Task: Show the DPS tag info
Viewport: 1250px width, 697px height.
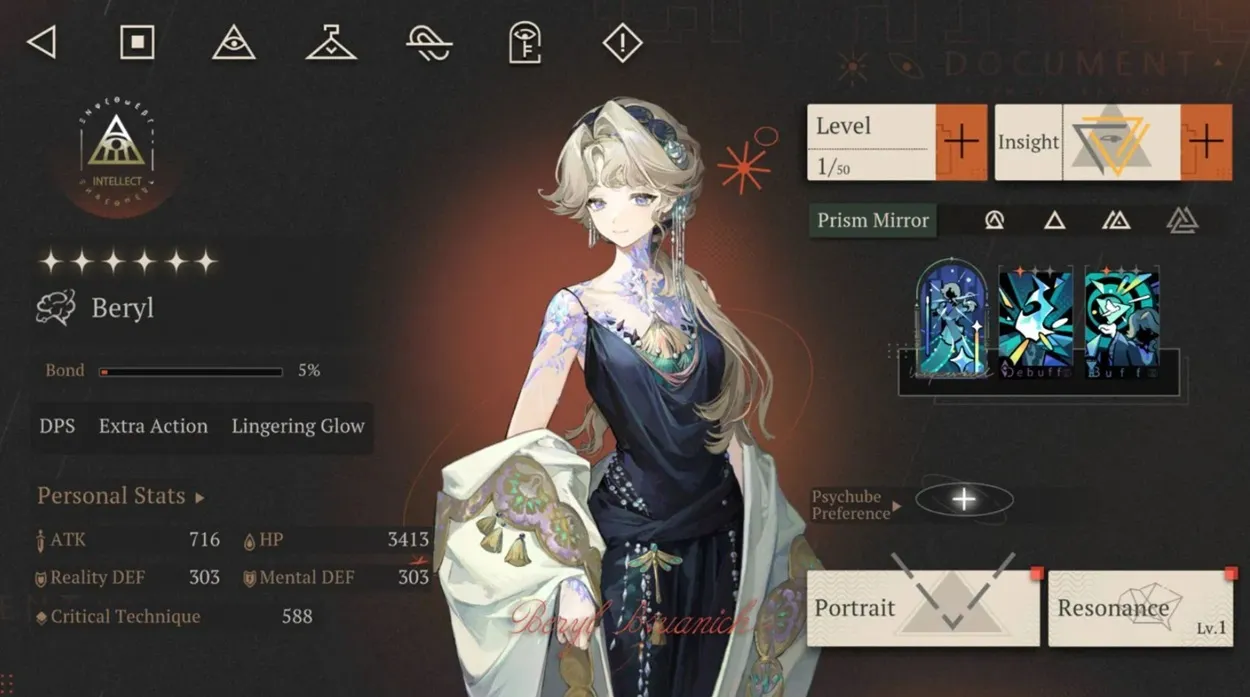Action: coord(57,427)
